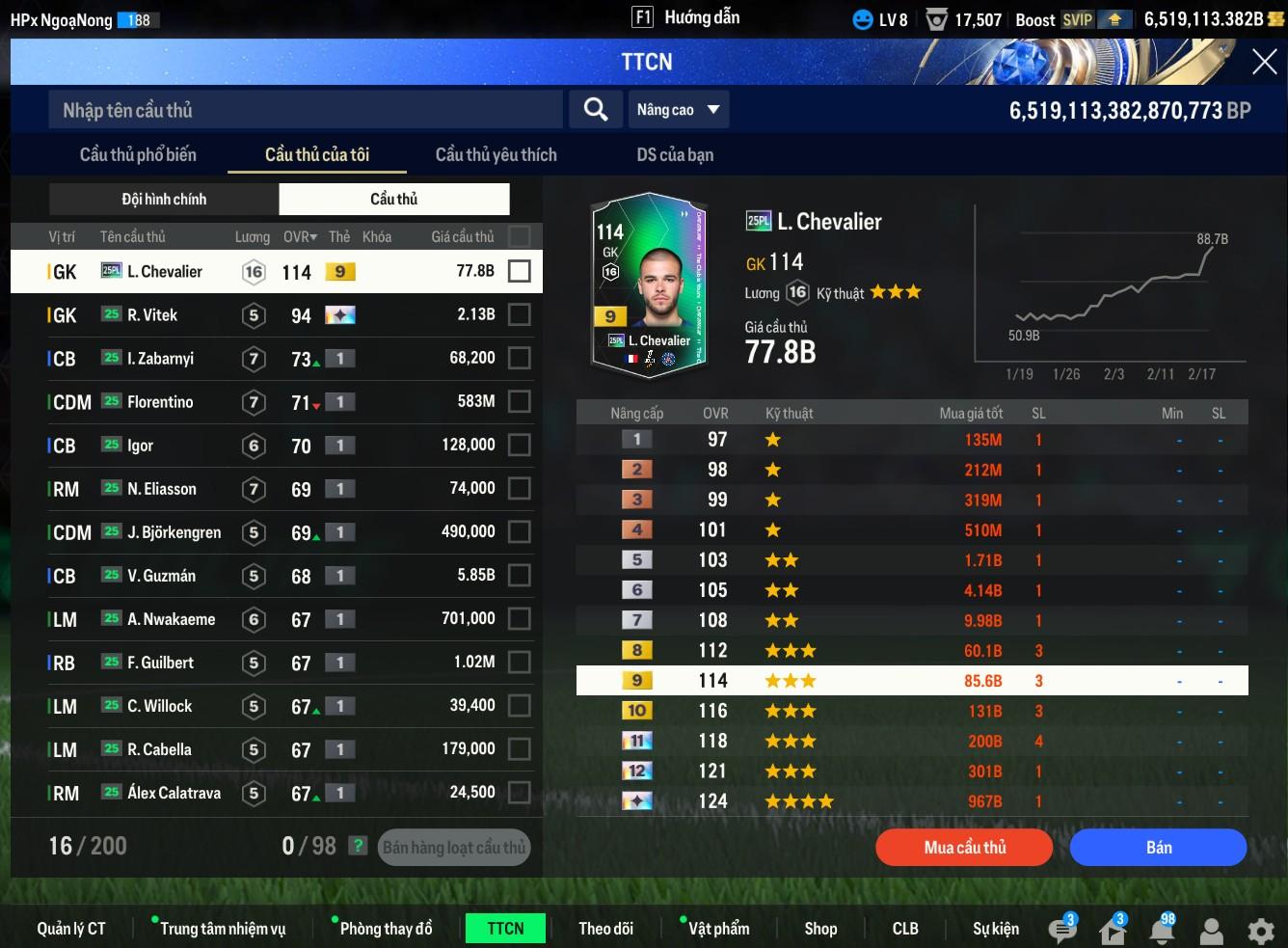Image resolution: width=1288 pixels, height=948 pixels.
Task: Open the Nâng cao dropdown
Action: click(678, 110)
